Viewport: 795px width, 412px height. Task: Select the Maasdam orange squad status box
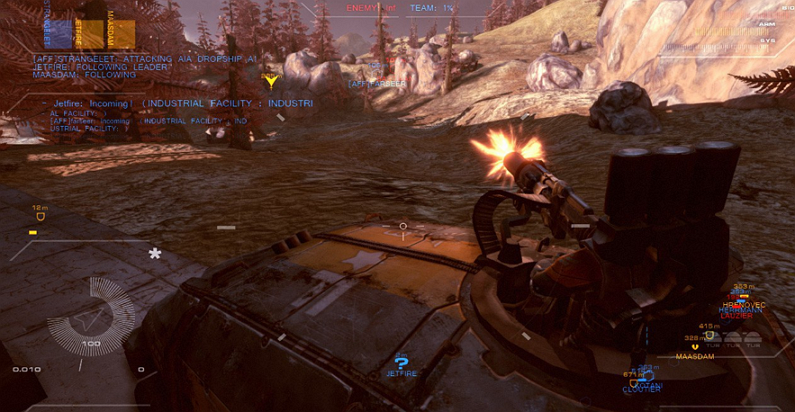(121, 32)
